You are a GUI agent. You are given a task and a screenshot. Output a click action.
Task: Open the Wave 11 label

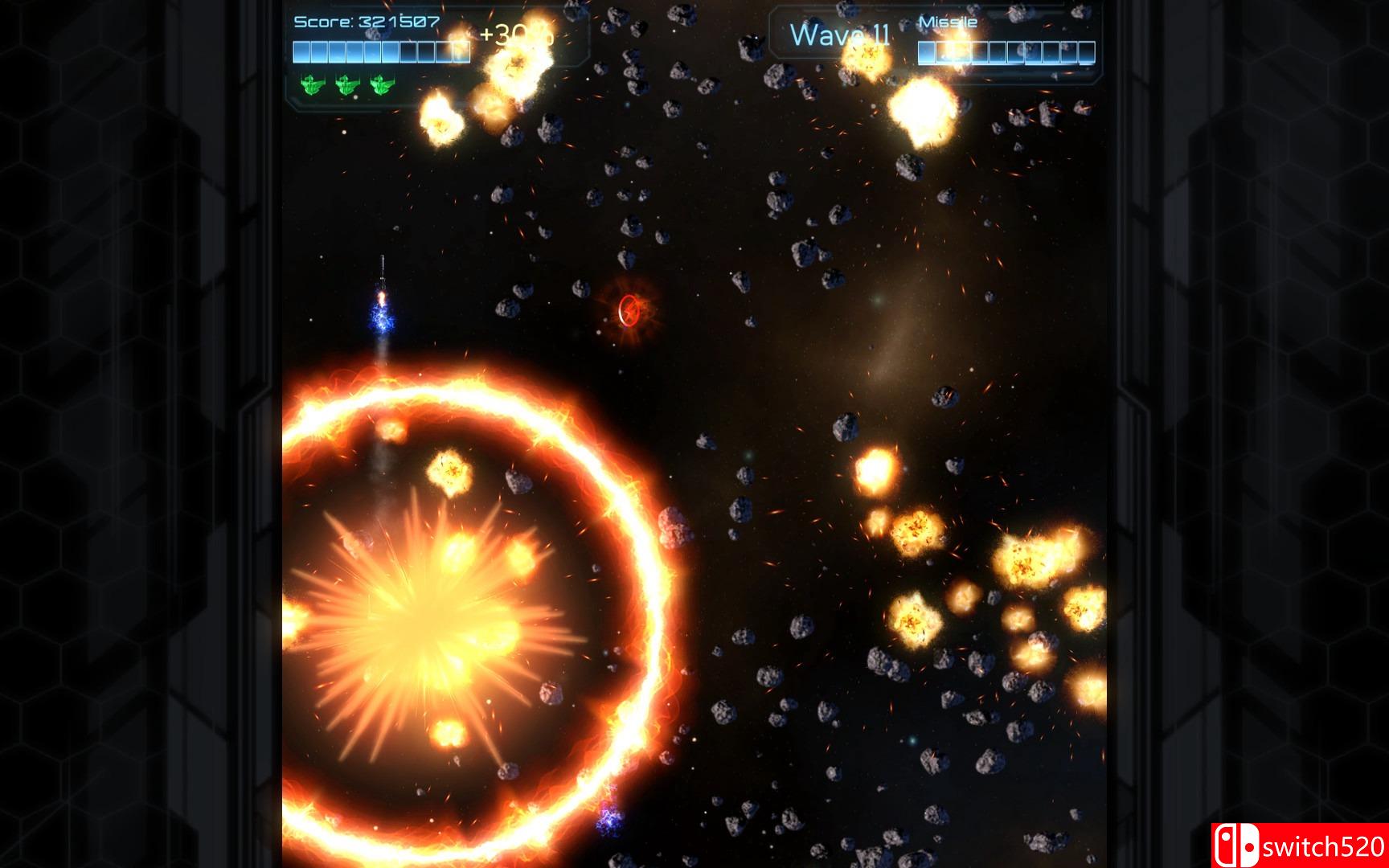click(x=840, y=34)
